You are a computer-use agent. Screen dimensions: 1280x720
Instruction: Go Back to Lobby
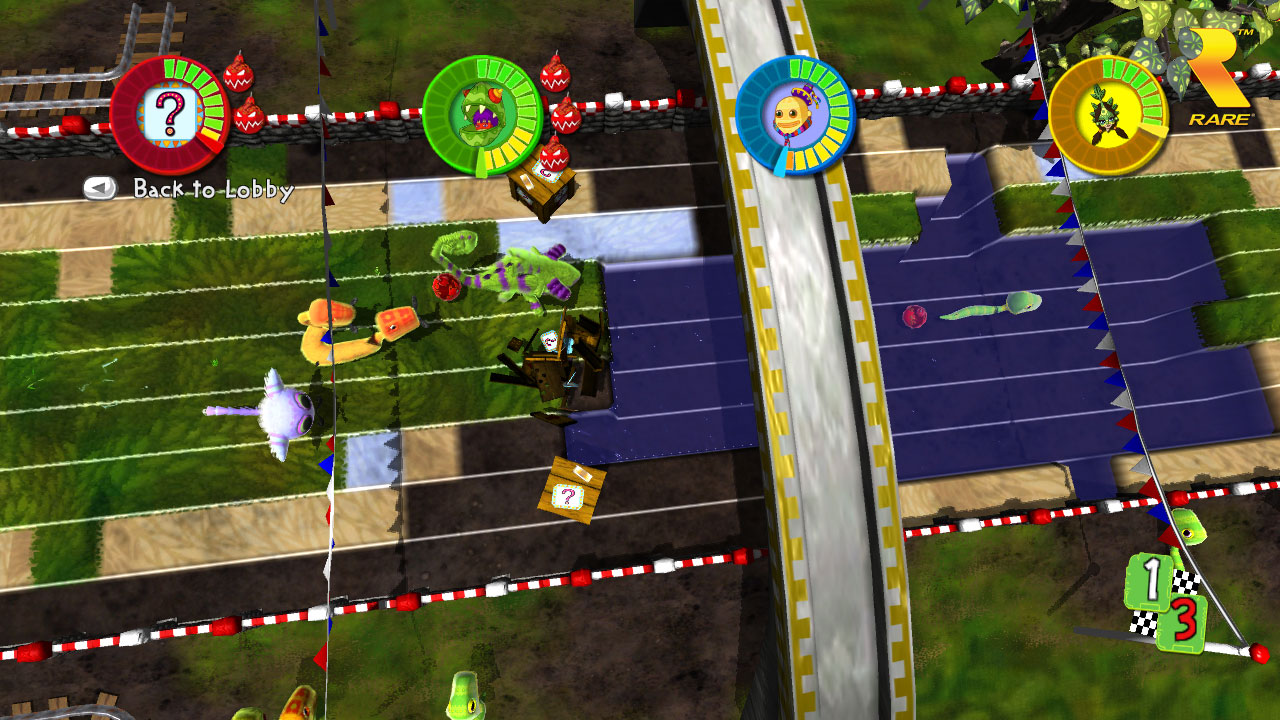pyautogui.click(x=201, y=189)
